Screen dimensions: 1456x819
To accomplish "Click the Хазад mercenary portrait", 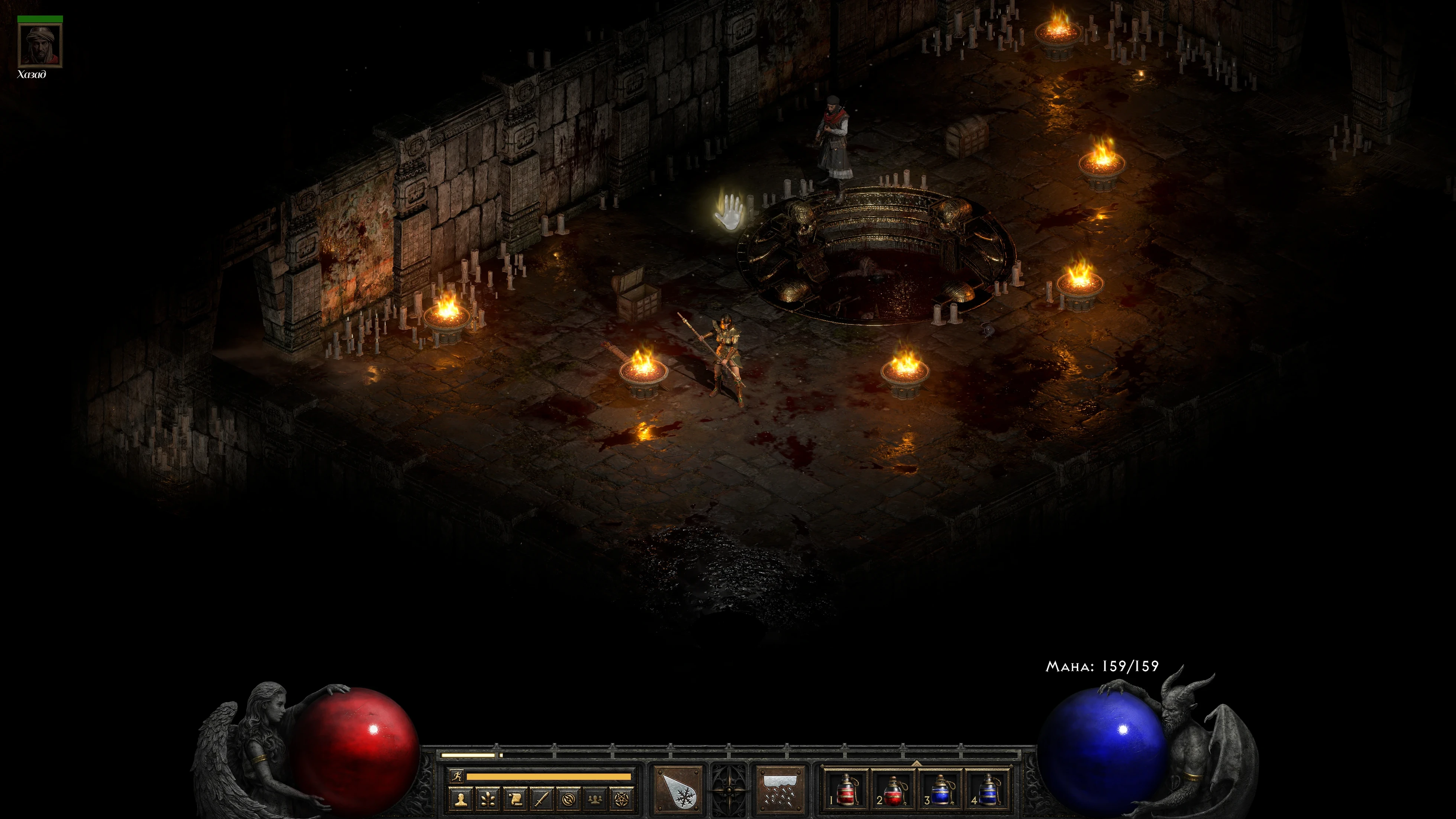I will tap(39, 45).
